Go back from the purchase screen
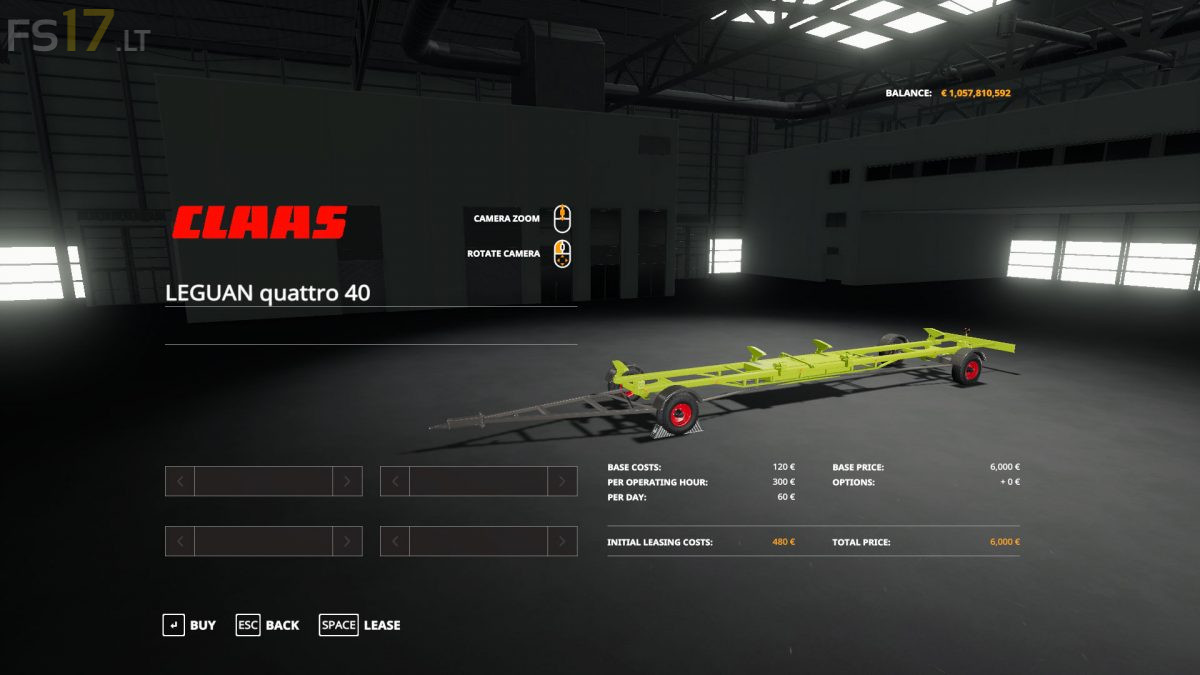This screenshot has height=675, width=1200. [x=267, y=625]
